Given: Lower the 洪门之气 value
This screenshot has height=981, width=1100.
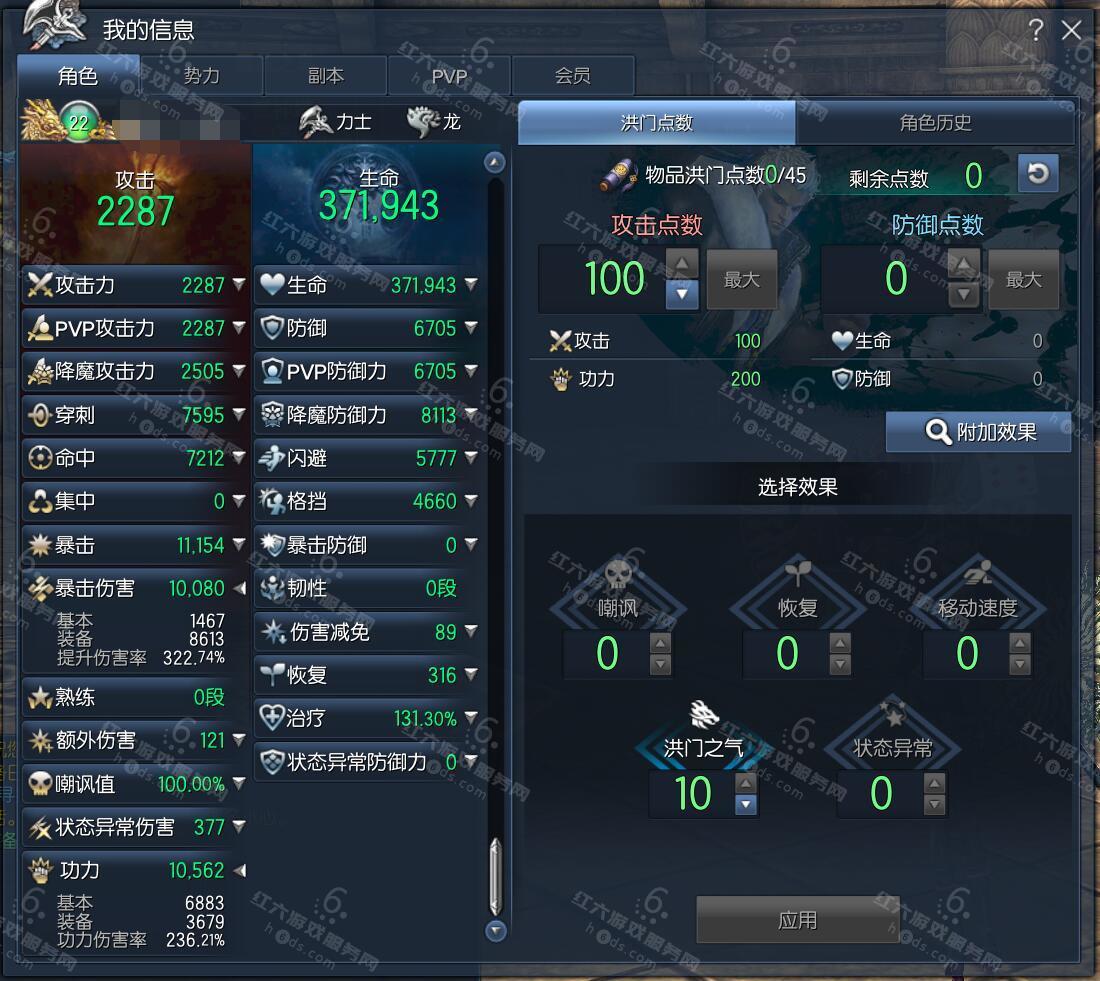Looking at the screenshot, I should coord(745,804).
